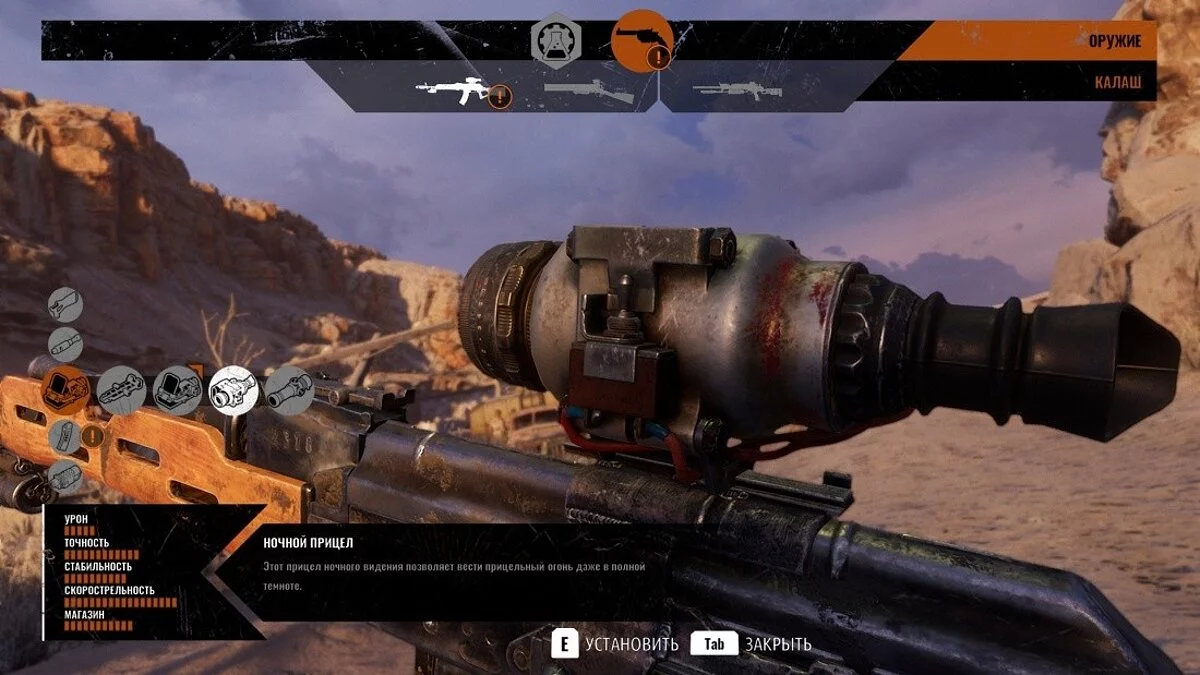Screen dimensions: 1200x675
Task: Select the orange sights category icon
Action: (x=66, y=390)
